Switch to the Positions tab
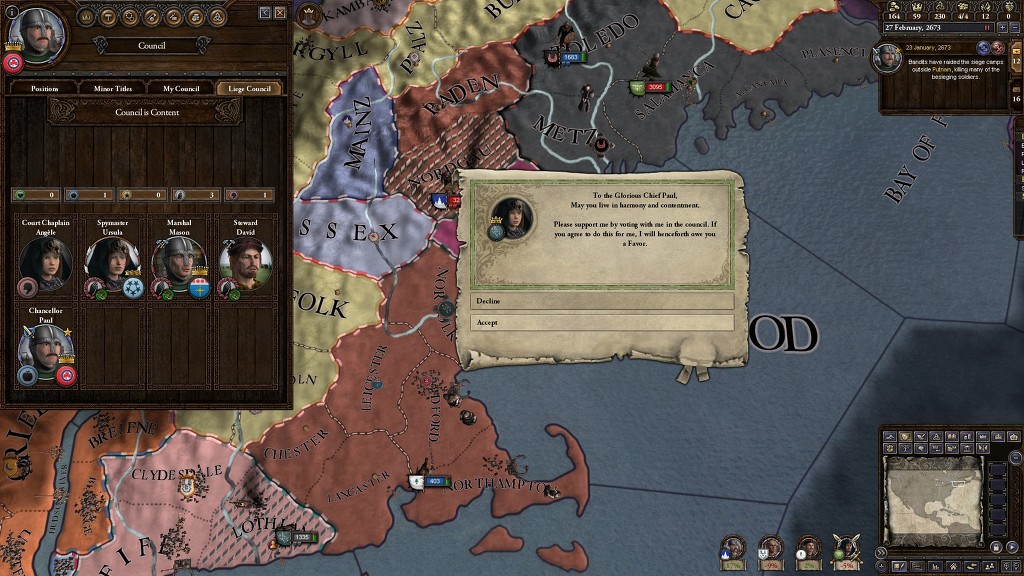This screenshot has width=1024, height=576. [x=45, y=89]
